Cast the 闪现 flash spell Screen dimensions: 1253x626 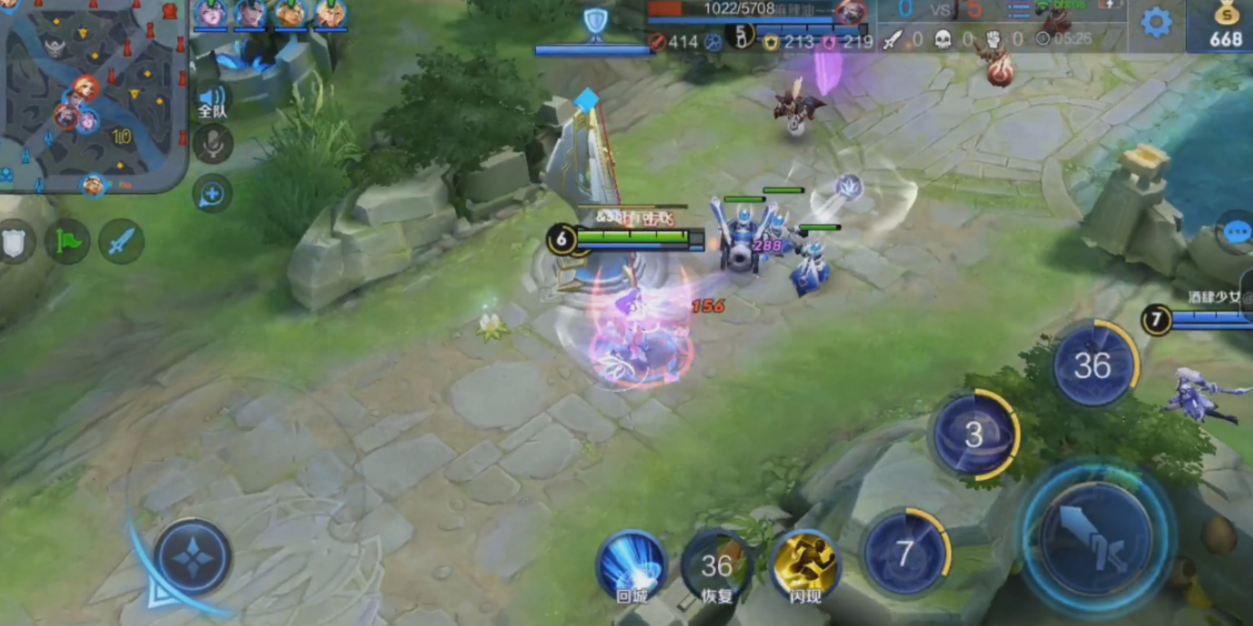[806, 566]
